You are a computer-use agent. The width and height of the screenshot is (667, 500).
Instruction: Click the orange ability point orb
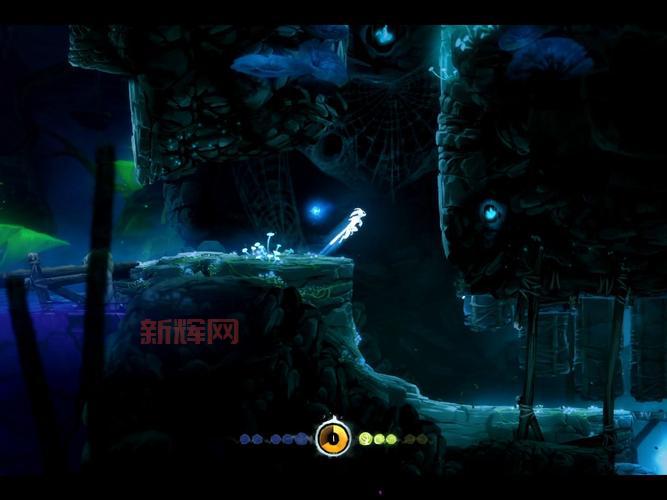click(x=333, y=437)
